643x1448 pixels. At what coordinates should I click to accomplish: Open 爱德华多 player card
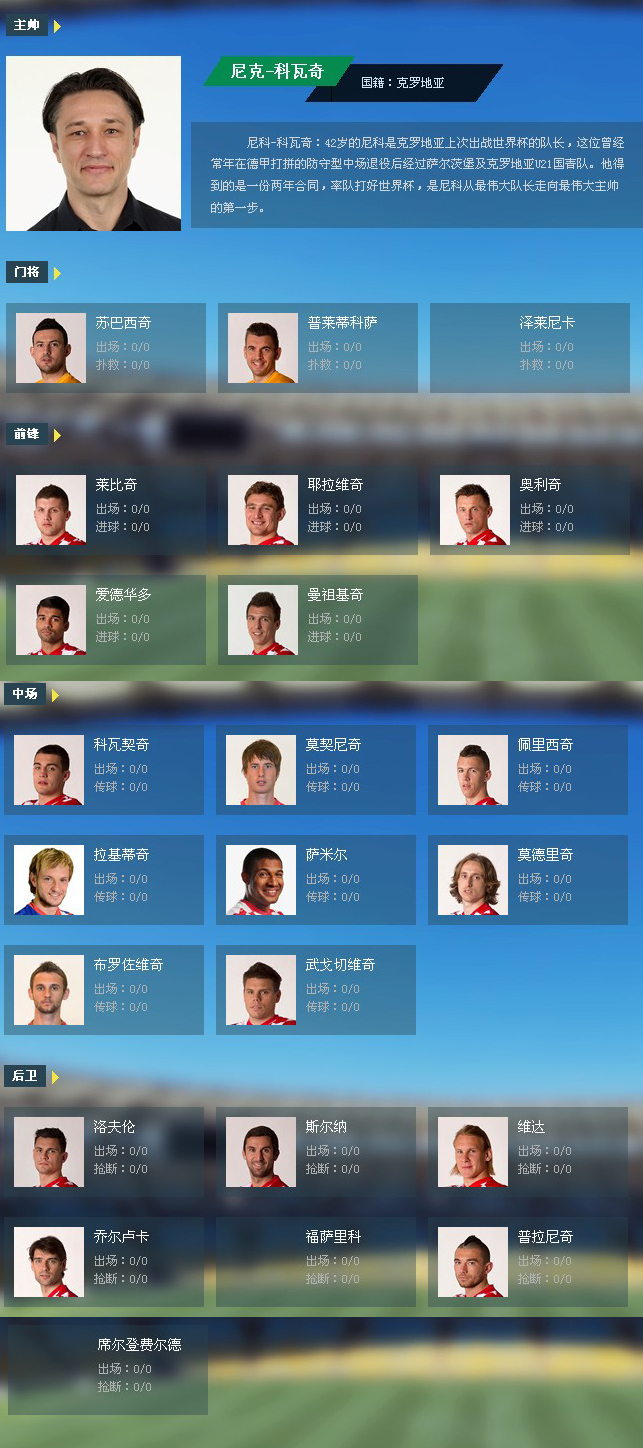[106, 620]
